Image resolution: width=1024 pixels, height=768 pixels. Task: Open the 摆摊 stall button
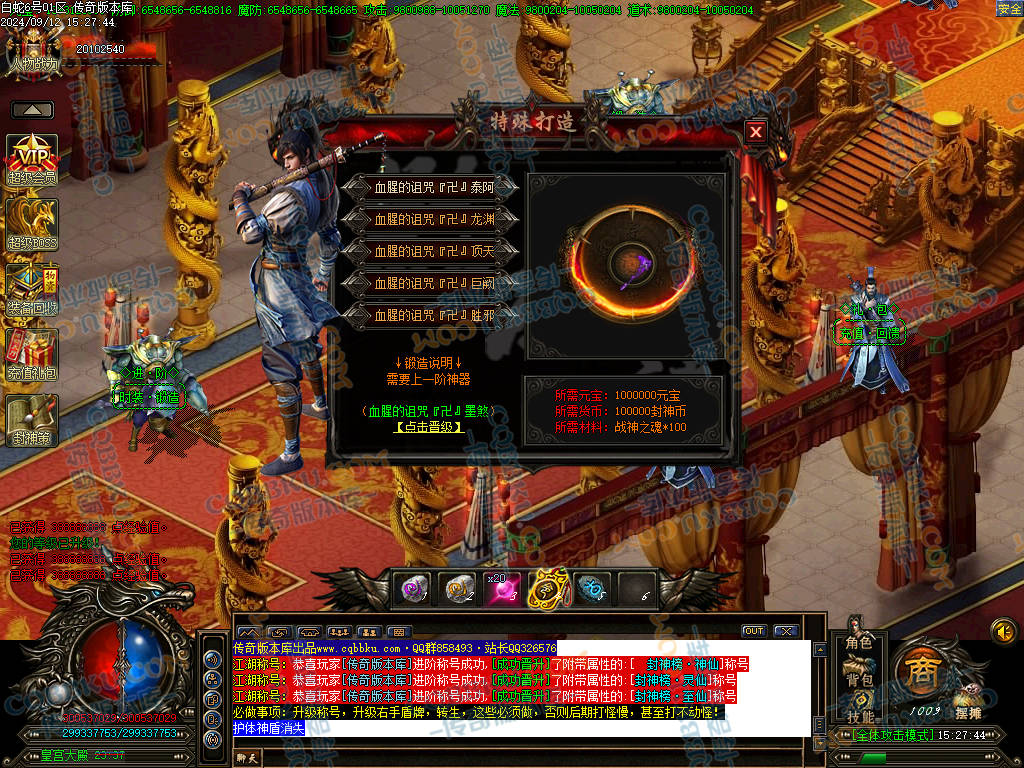[967, 700]
